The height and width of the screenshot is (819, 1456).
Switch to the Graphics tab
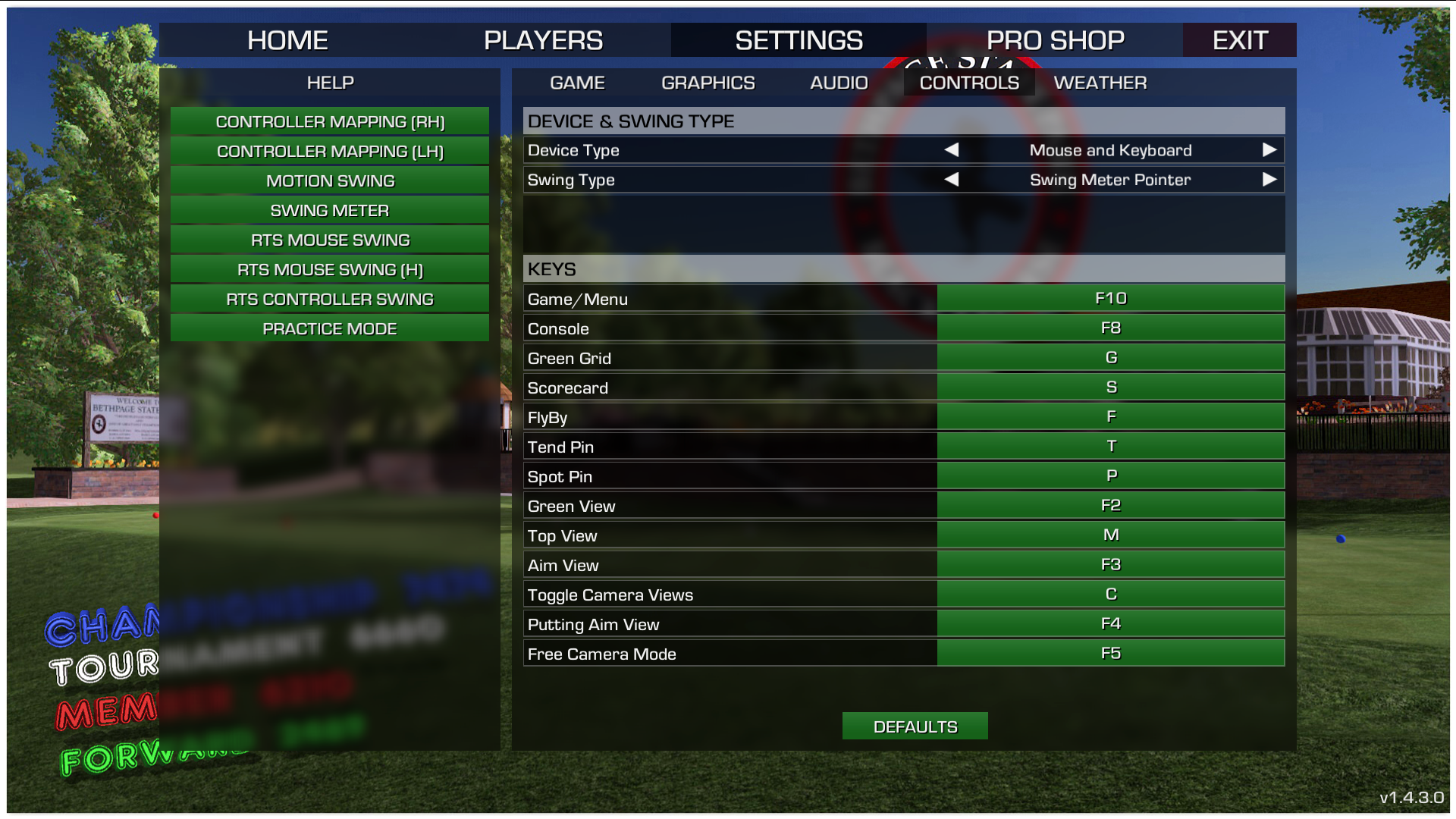pyautogui.click(x=708, y=83)
